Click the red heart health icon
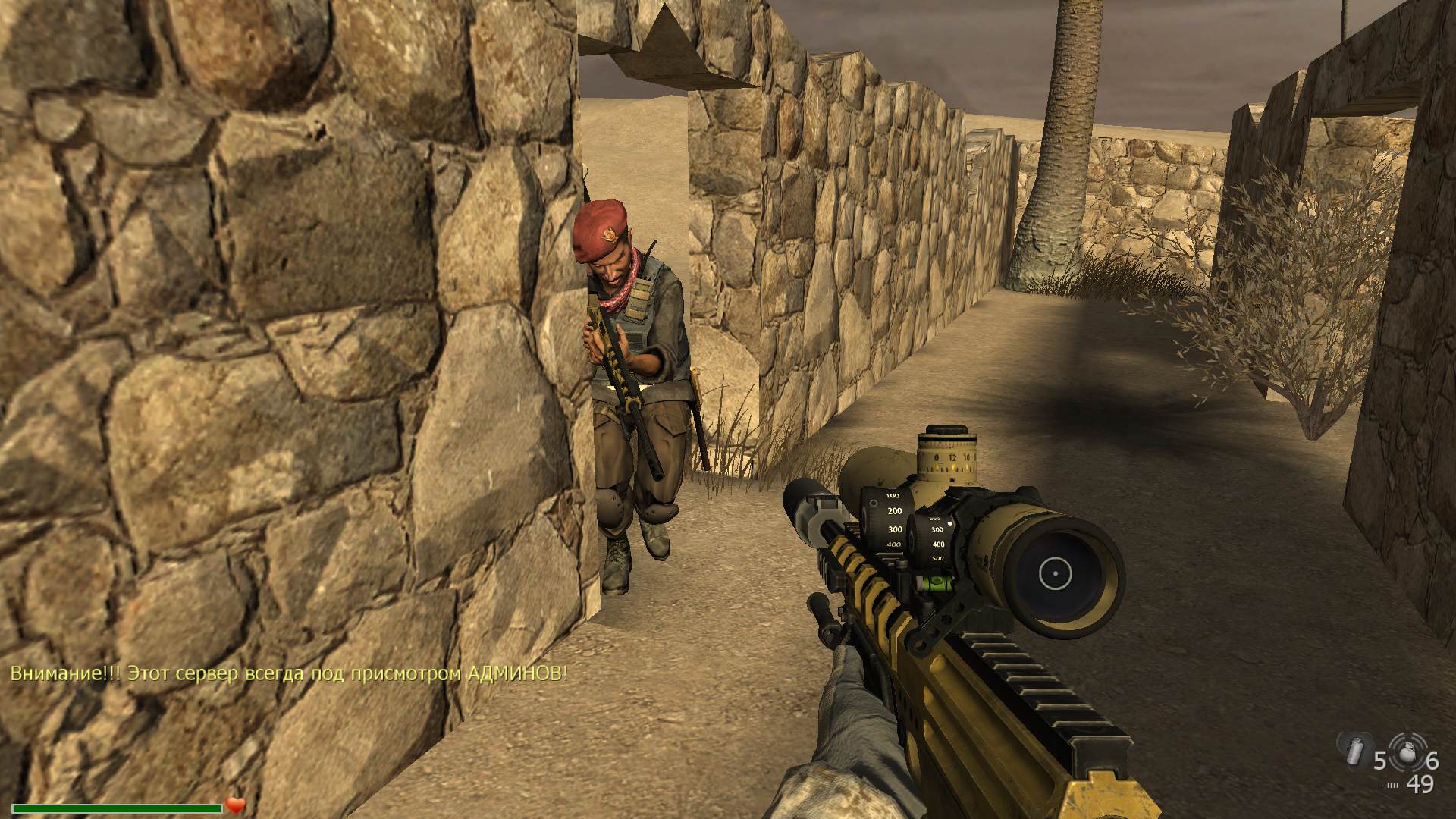This screenshot has width=1456, height=819. [235, 805]
